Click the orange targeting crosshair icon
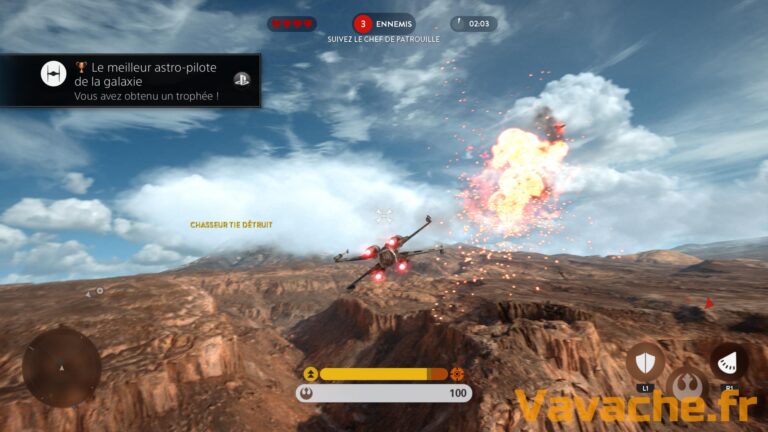 point(458,373)
